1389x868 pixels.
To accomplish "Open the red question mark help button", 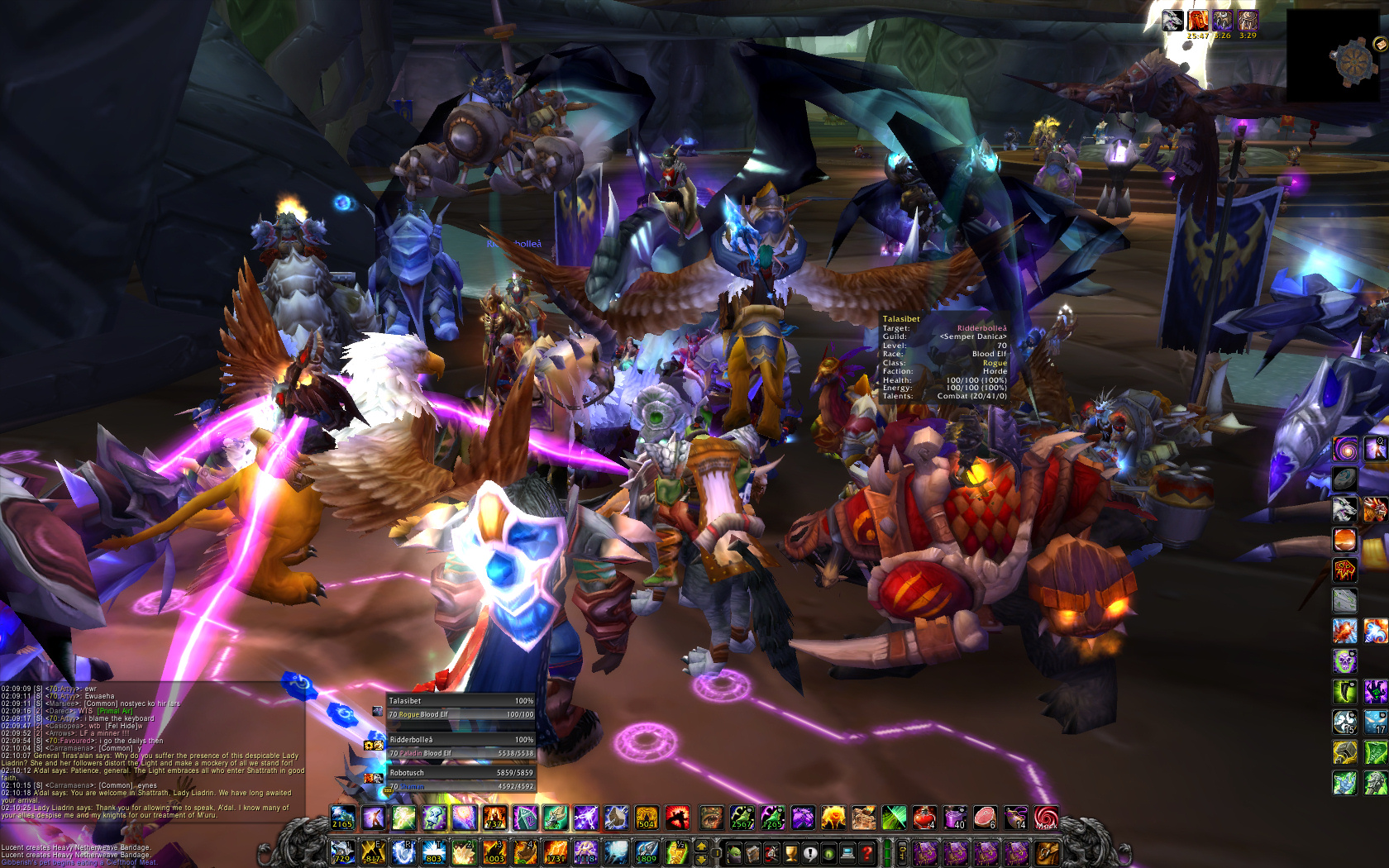I will (x=866, y=852).
